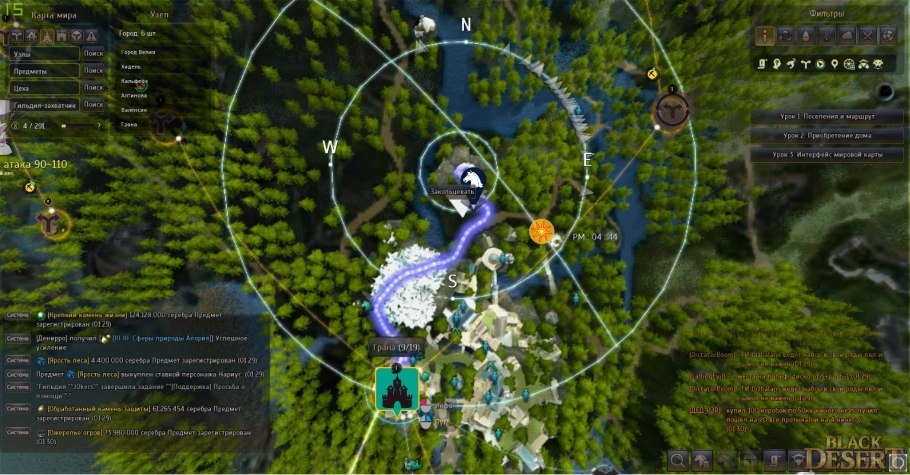Click the search button next to Цеха

(x=94, y=88)
